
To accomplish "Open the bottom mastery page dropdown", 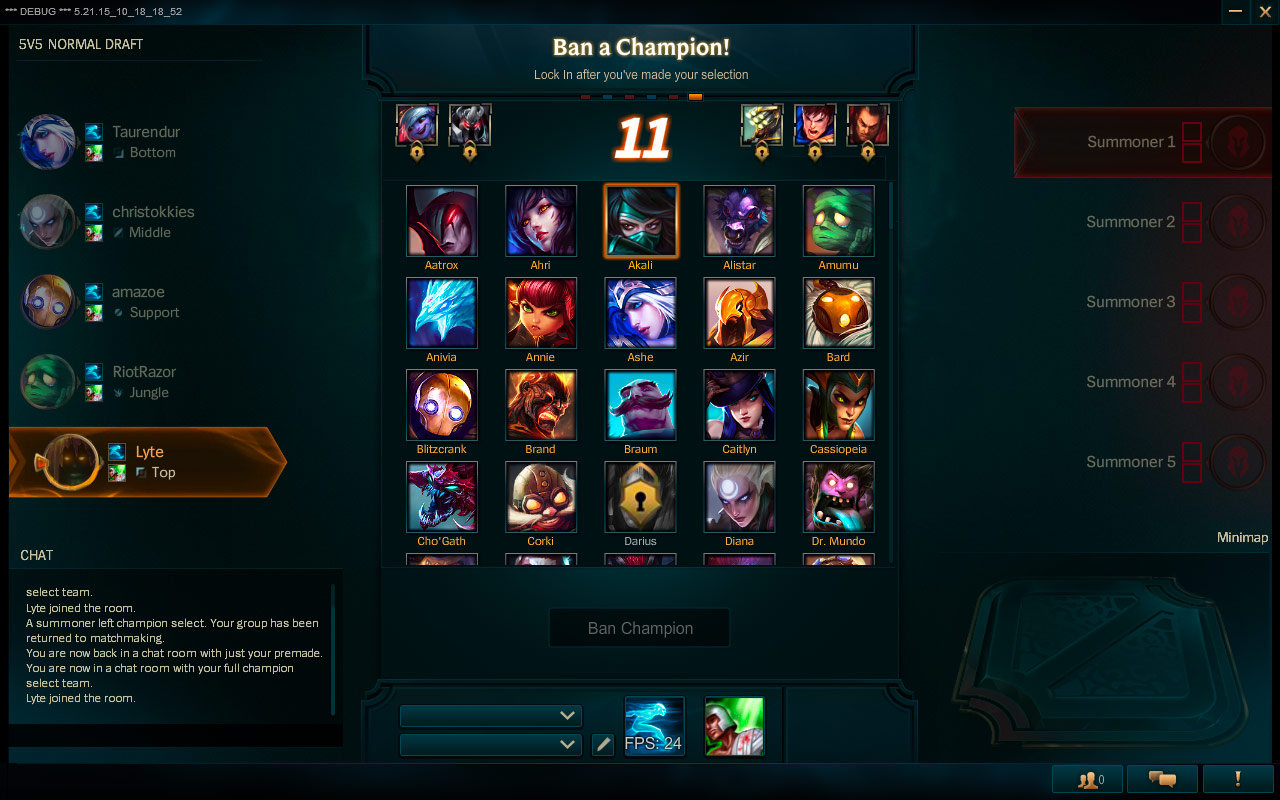I will tap(490, 744).
